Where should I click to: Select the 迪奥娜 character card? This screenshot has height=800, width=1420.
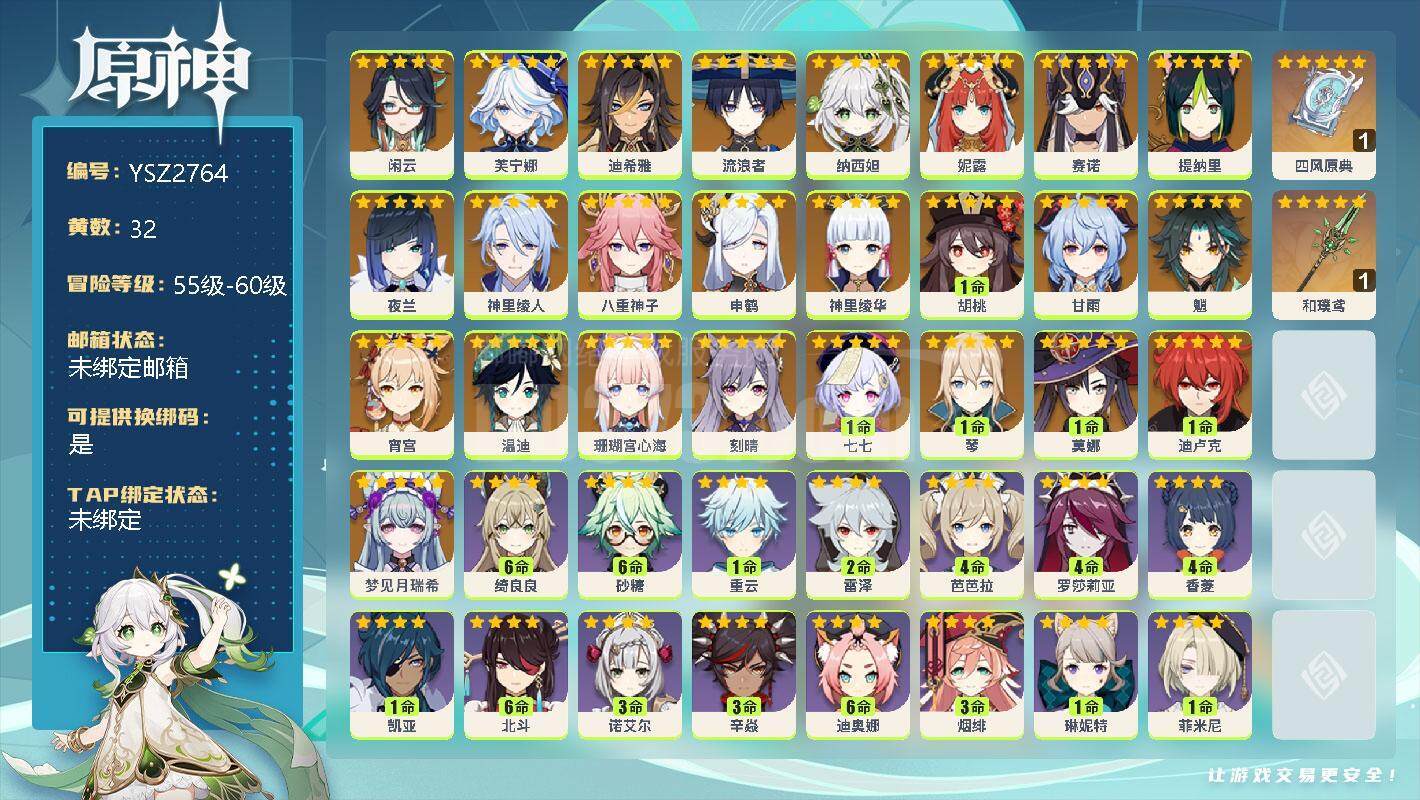point(857,674)
